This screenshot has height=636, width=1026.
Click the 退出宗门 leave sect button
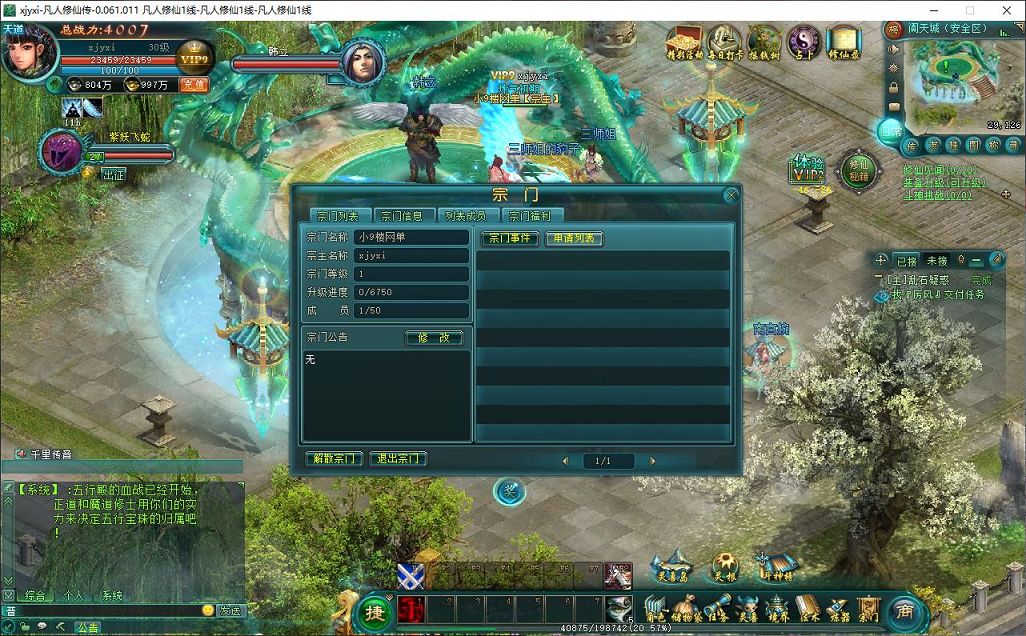pyautogui.click(x=397, y=459)
